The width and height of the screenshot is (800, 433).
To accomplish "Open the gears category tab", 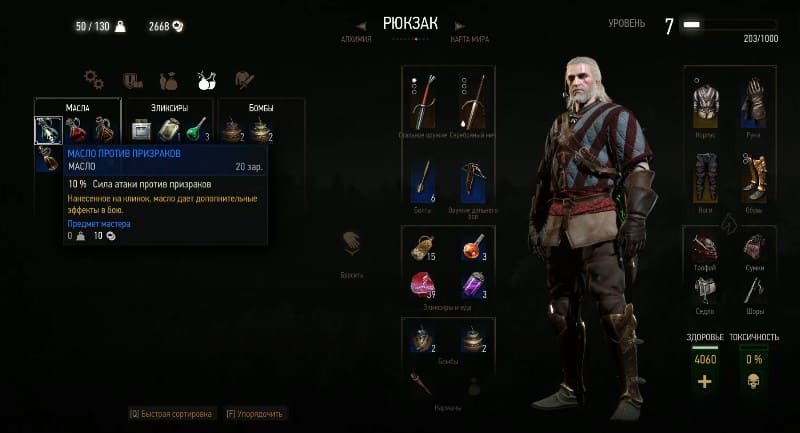I will click(x=95, y=78).
